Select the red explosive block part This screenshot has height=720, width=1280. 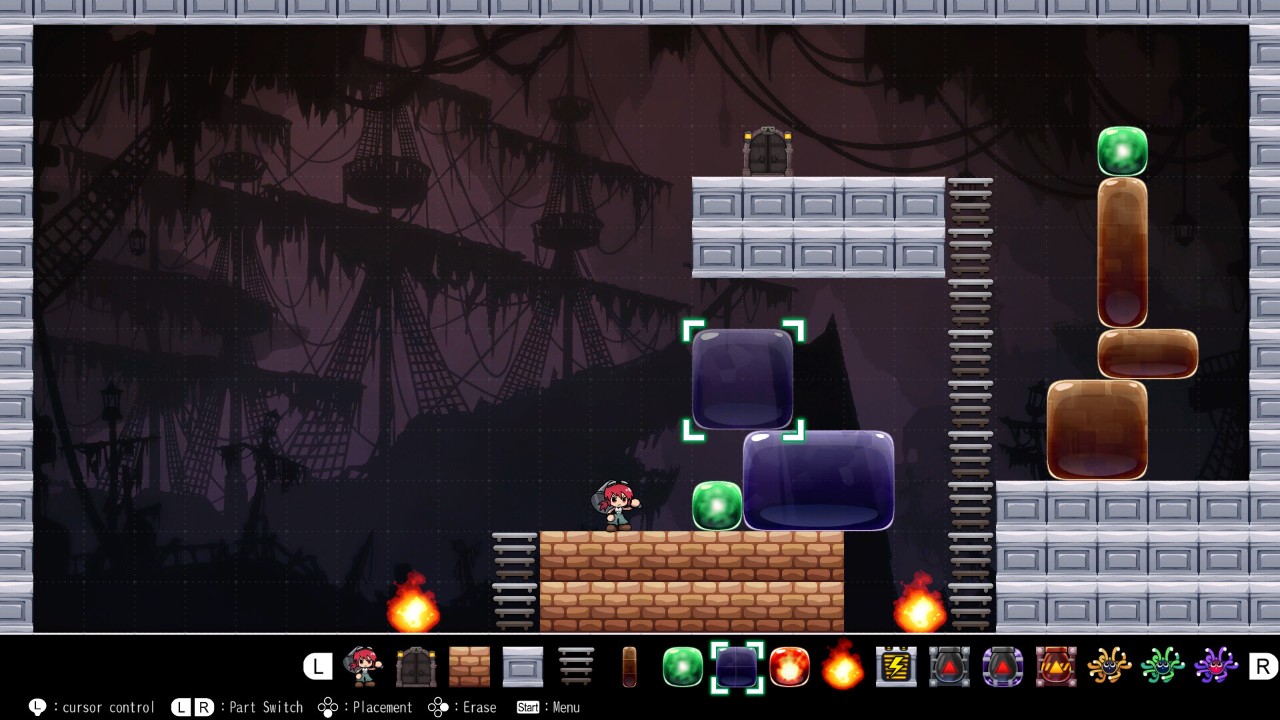pyautogui.click(x=789, y=666)
